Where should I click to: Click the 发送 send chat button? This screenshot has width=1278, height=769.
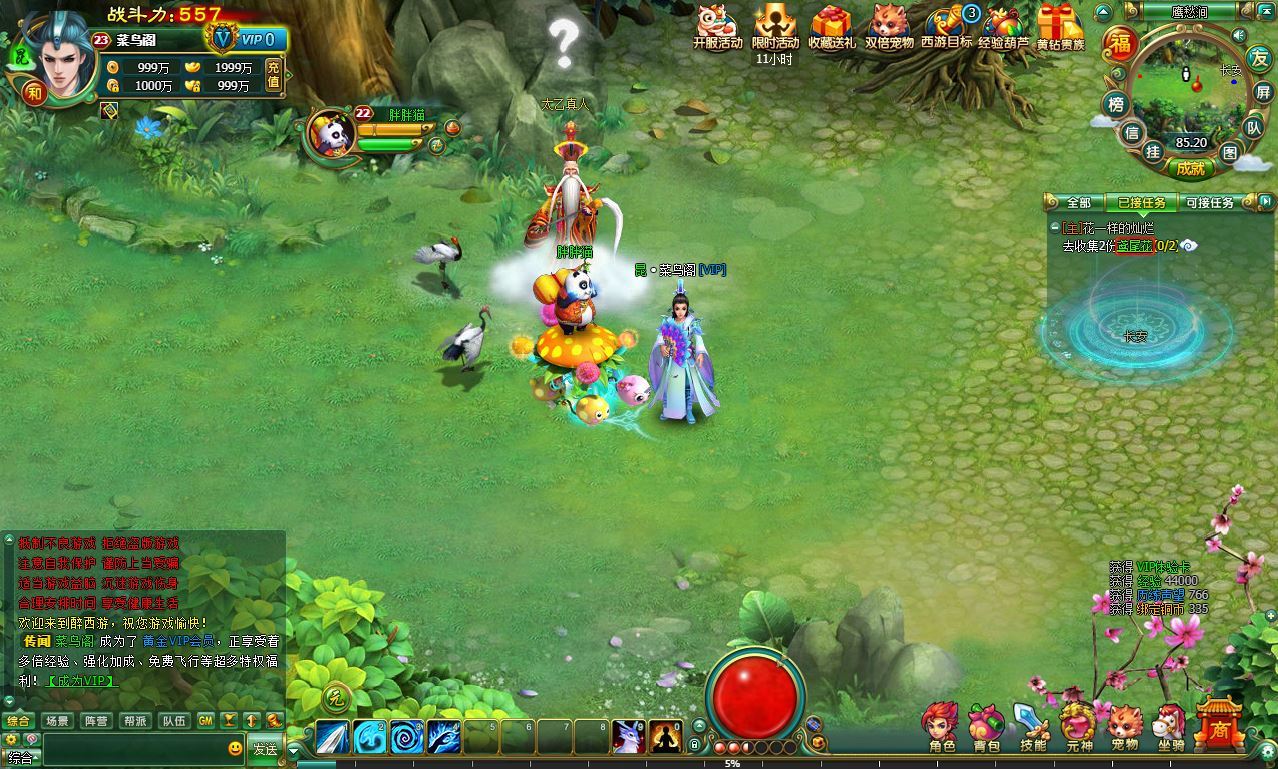coord(265,749)
